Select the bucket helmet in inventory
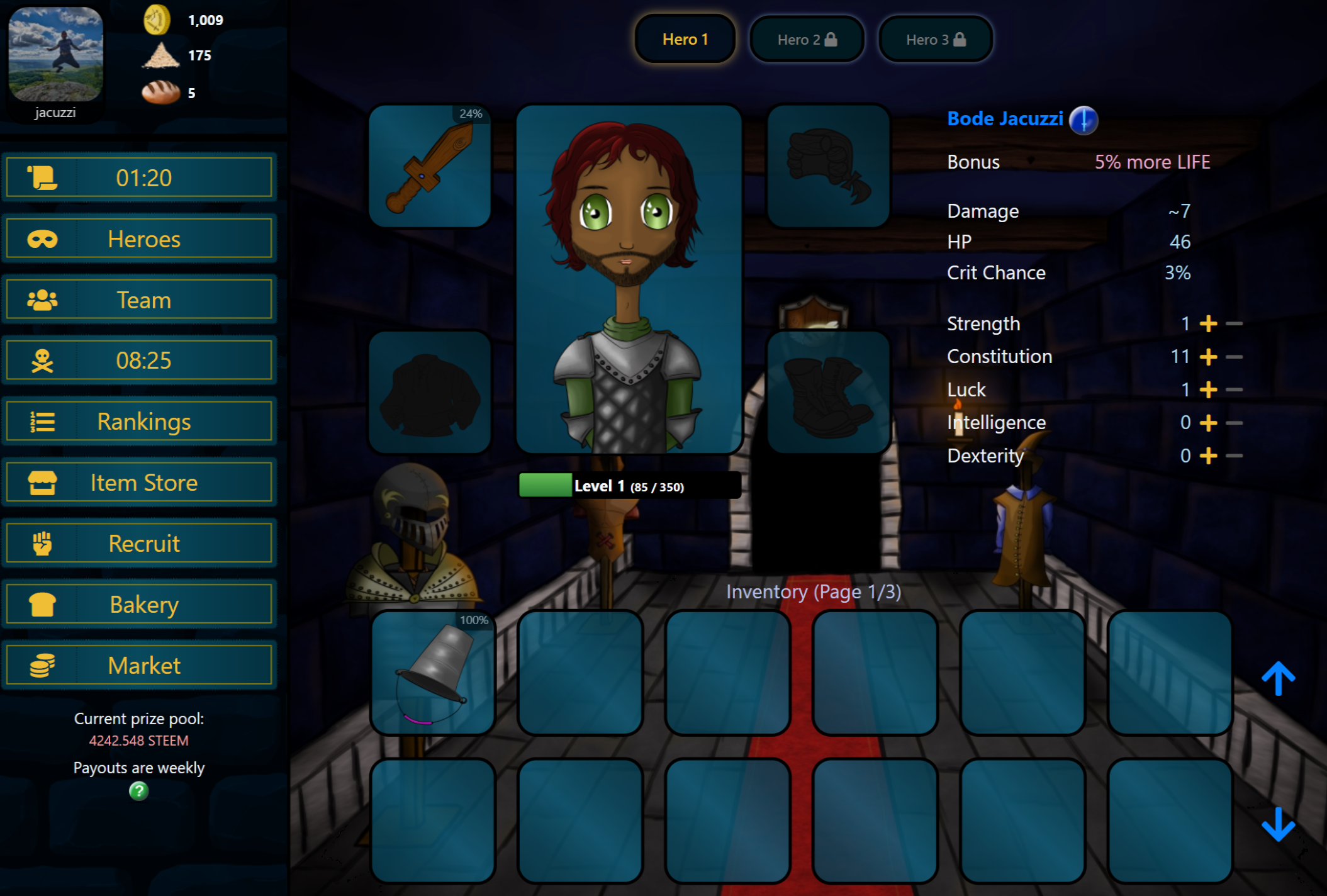The image size is (1327, 896). pos(433,672)
